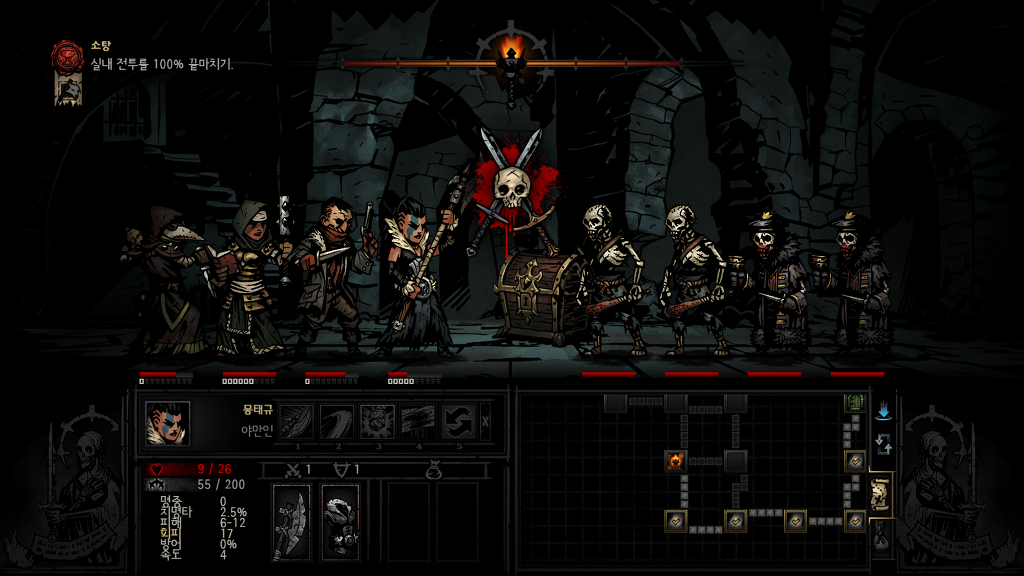This screenshot has height=576, width=1024.
Task: Select the green entrance door room on map
Action: click(854, 403)
